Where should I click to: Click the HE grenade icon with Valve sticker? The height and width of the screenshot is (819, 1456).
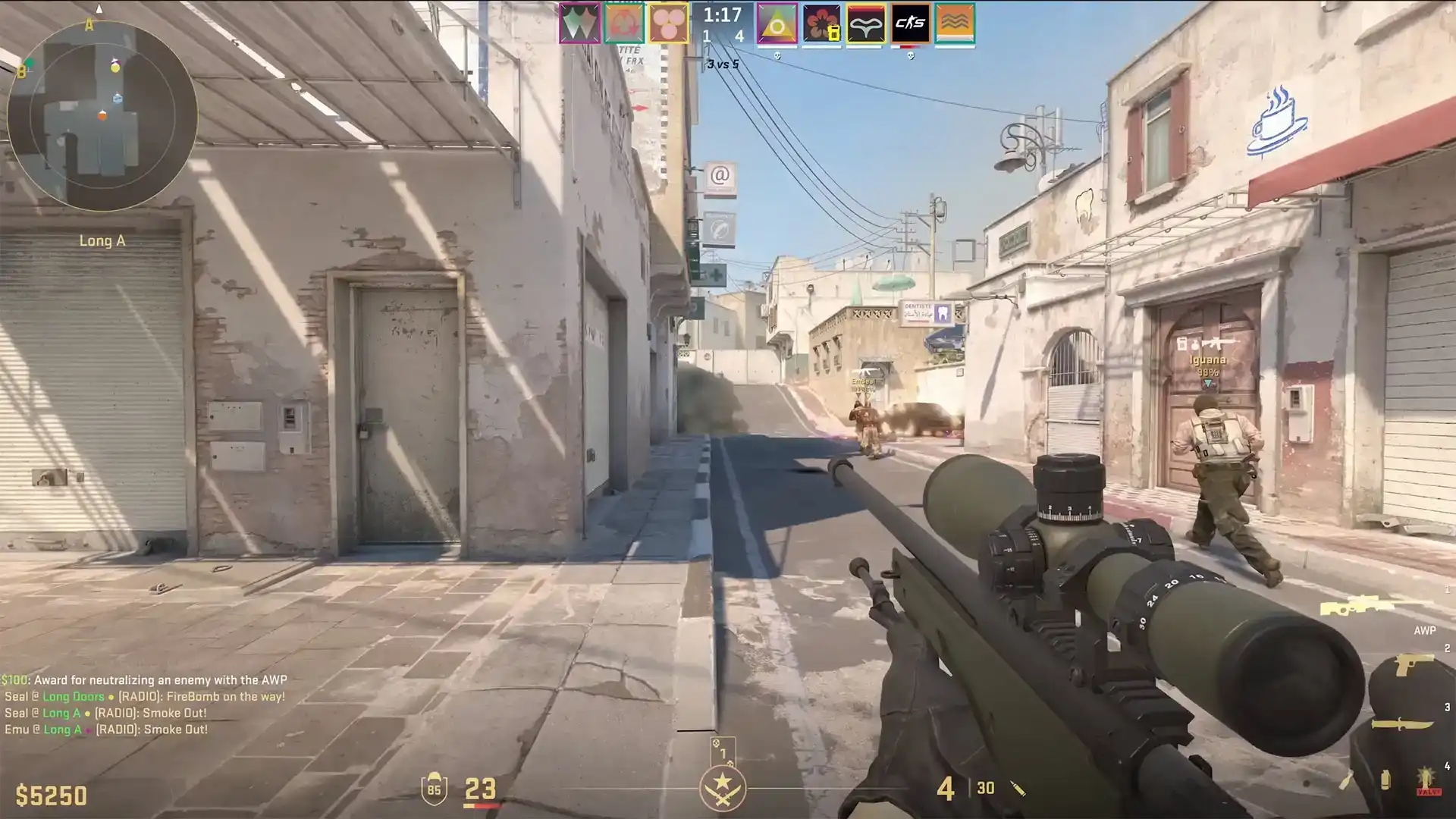[x=1426, y=778]
